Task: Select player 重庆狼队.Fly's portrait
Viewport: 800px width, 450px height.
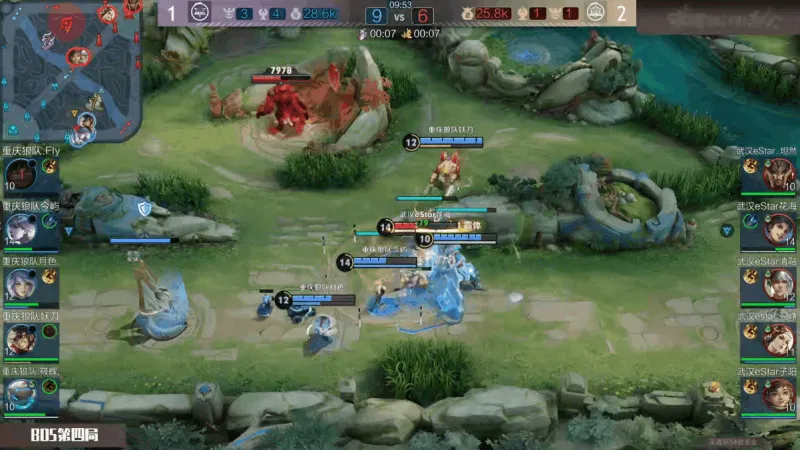Action: click(x=20, y=175)
